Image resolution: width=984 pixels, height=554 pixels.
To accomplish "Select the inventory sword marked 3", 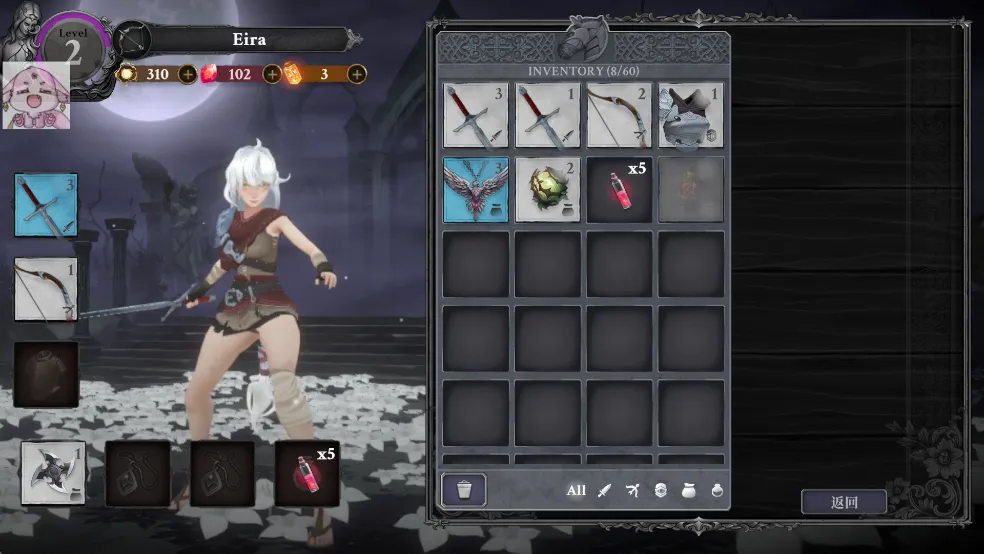I will [x=476, y=116].
